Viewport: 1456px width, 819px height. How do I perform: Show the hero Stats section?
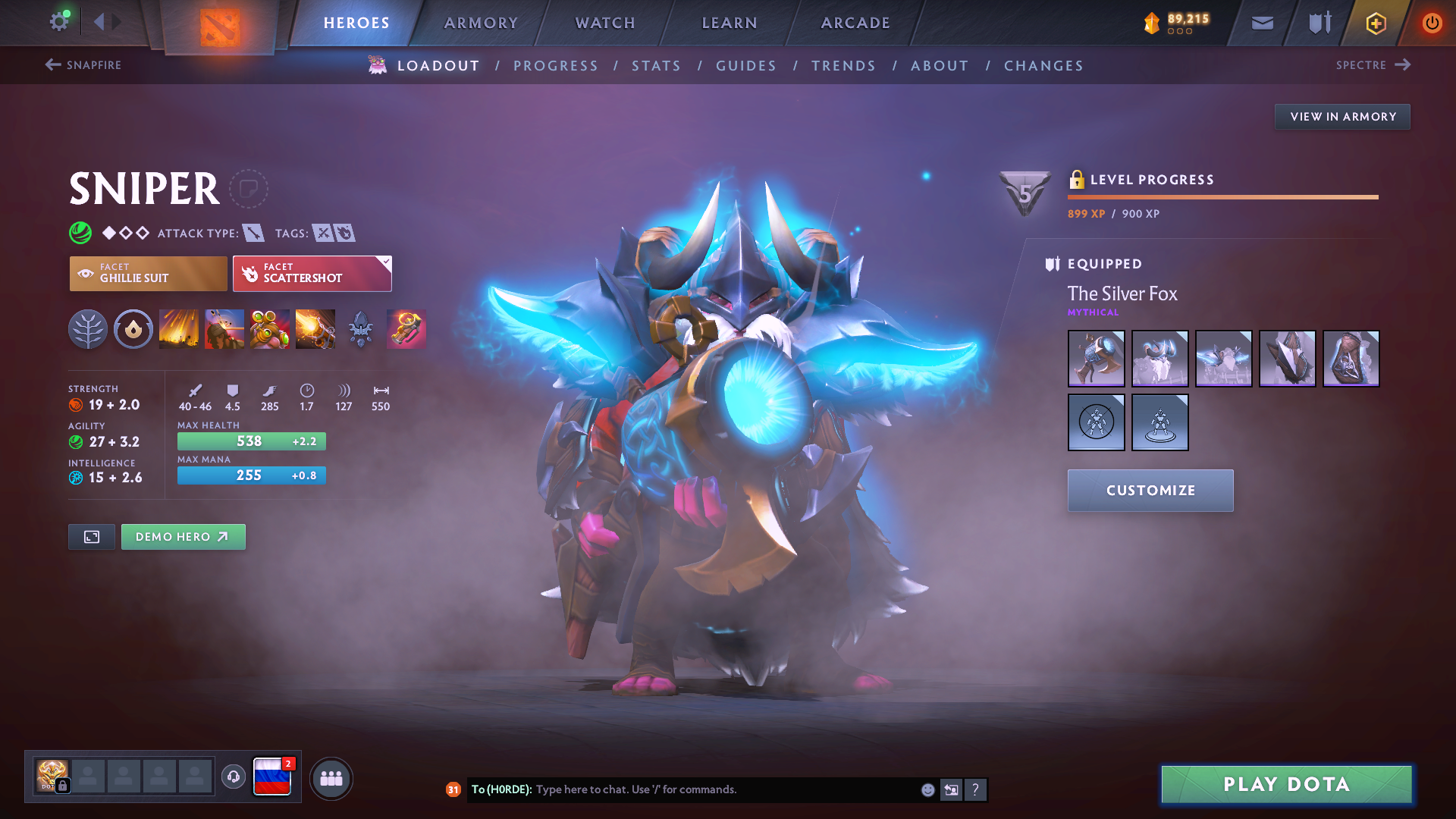tap(656, 66)
